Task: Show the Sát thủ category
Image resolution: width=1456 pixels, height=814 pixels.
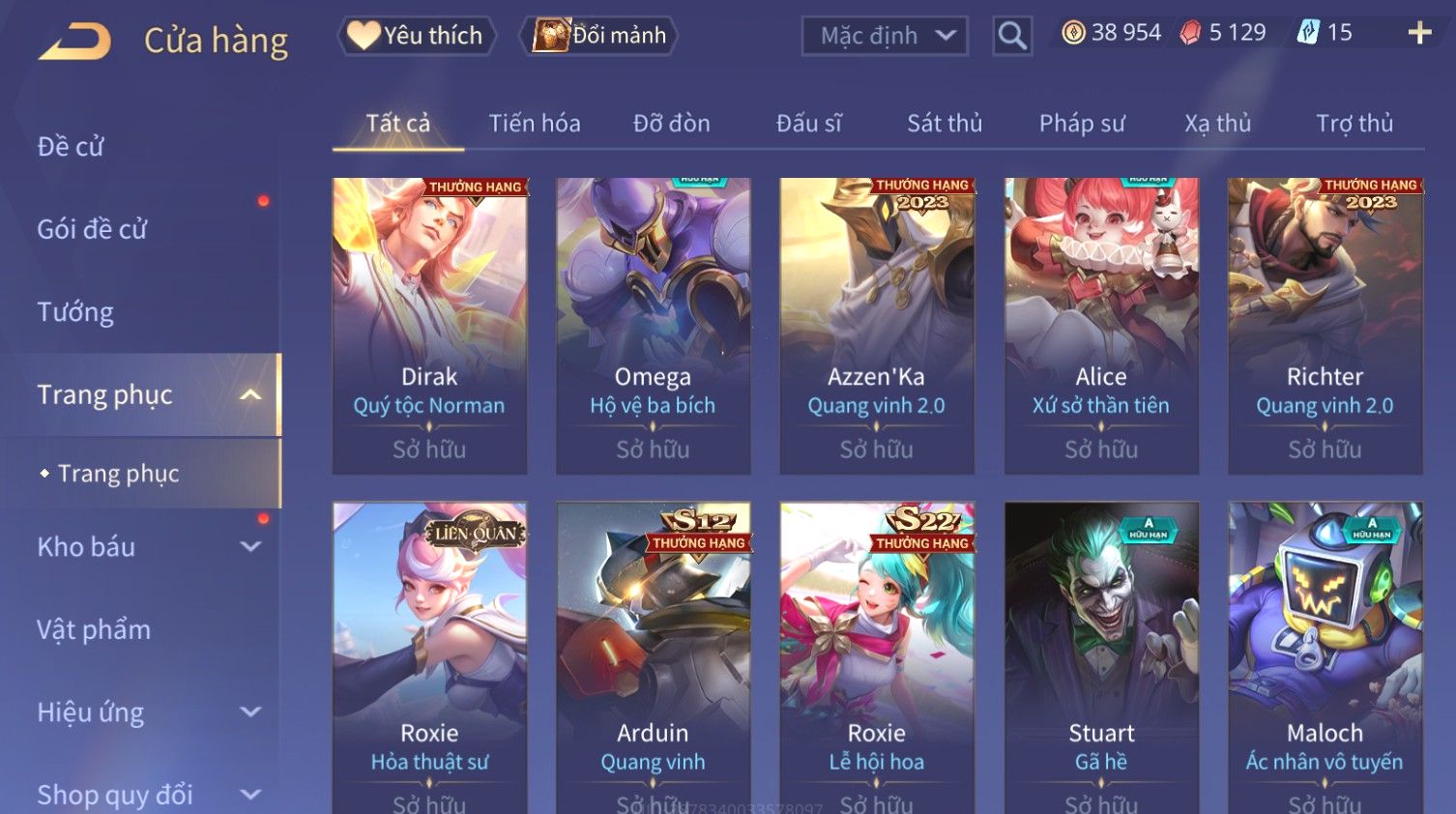Action: (944, 124)
